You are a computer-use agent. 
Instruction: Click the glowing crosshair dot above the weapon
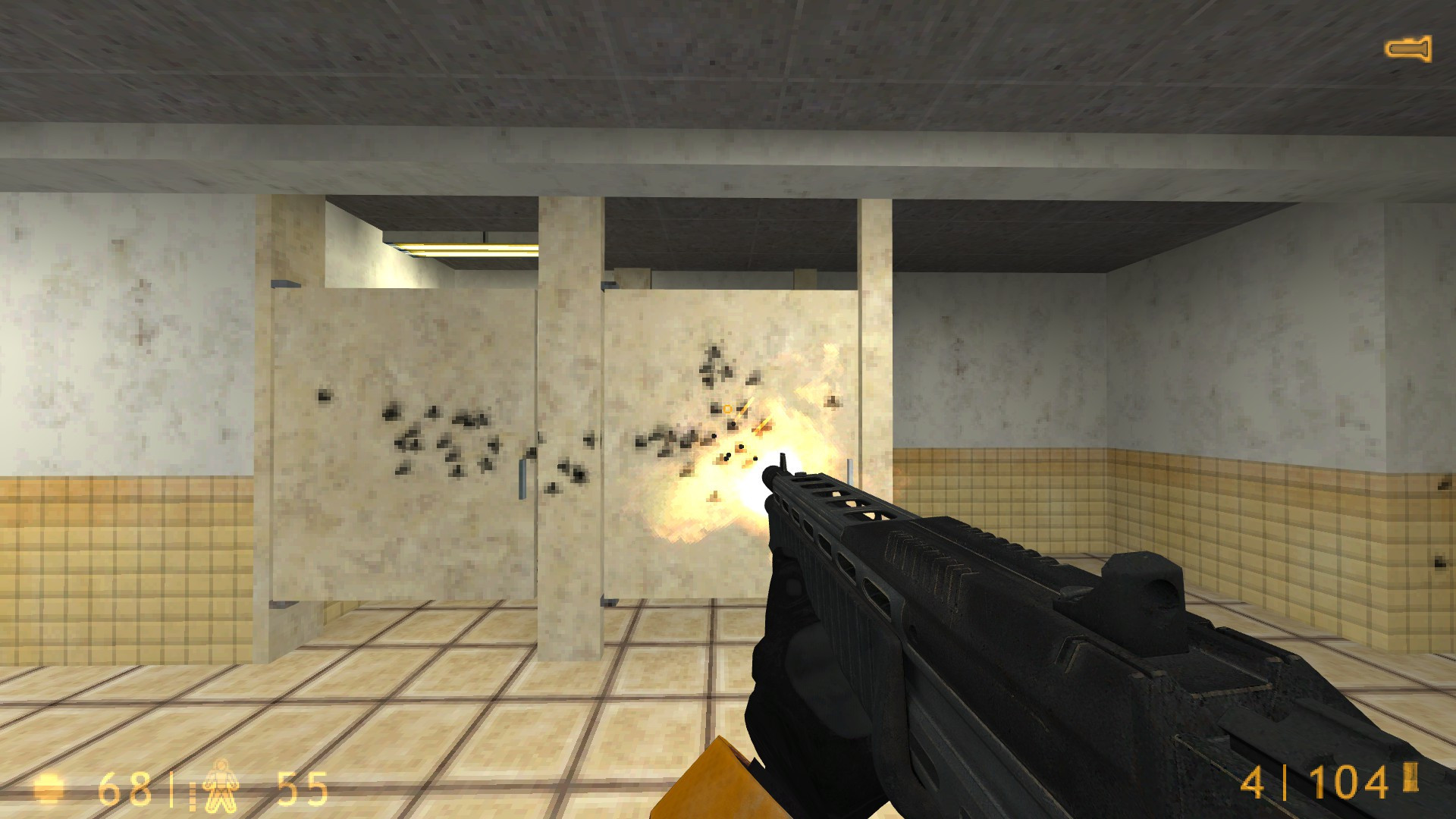726,408
